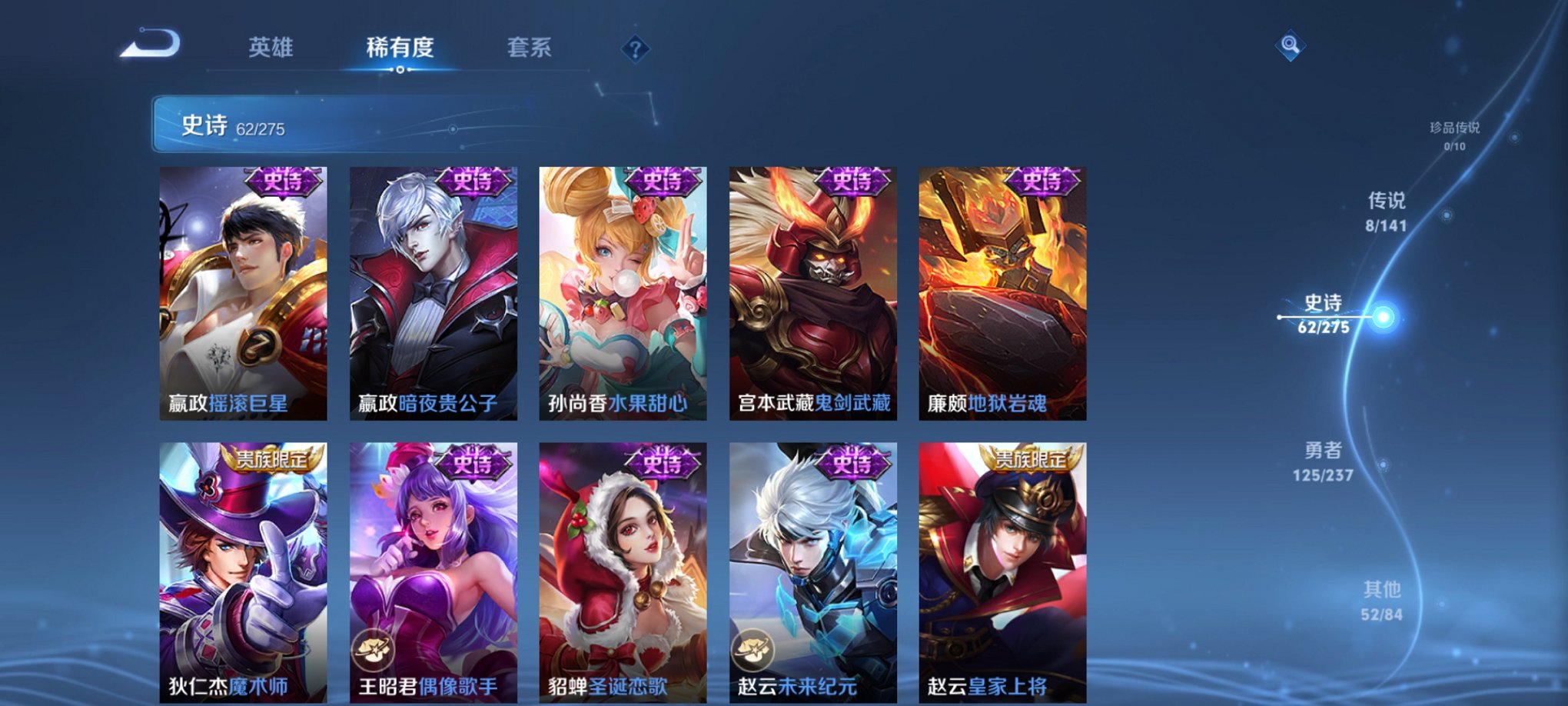
Task: Select the 稀有度 tab
Action: click(400, 48)
